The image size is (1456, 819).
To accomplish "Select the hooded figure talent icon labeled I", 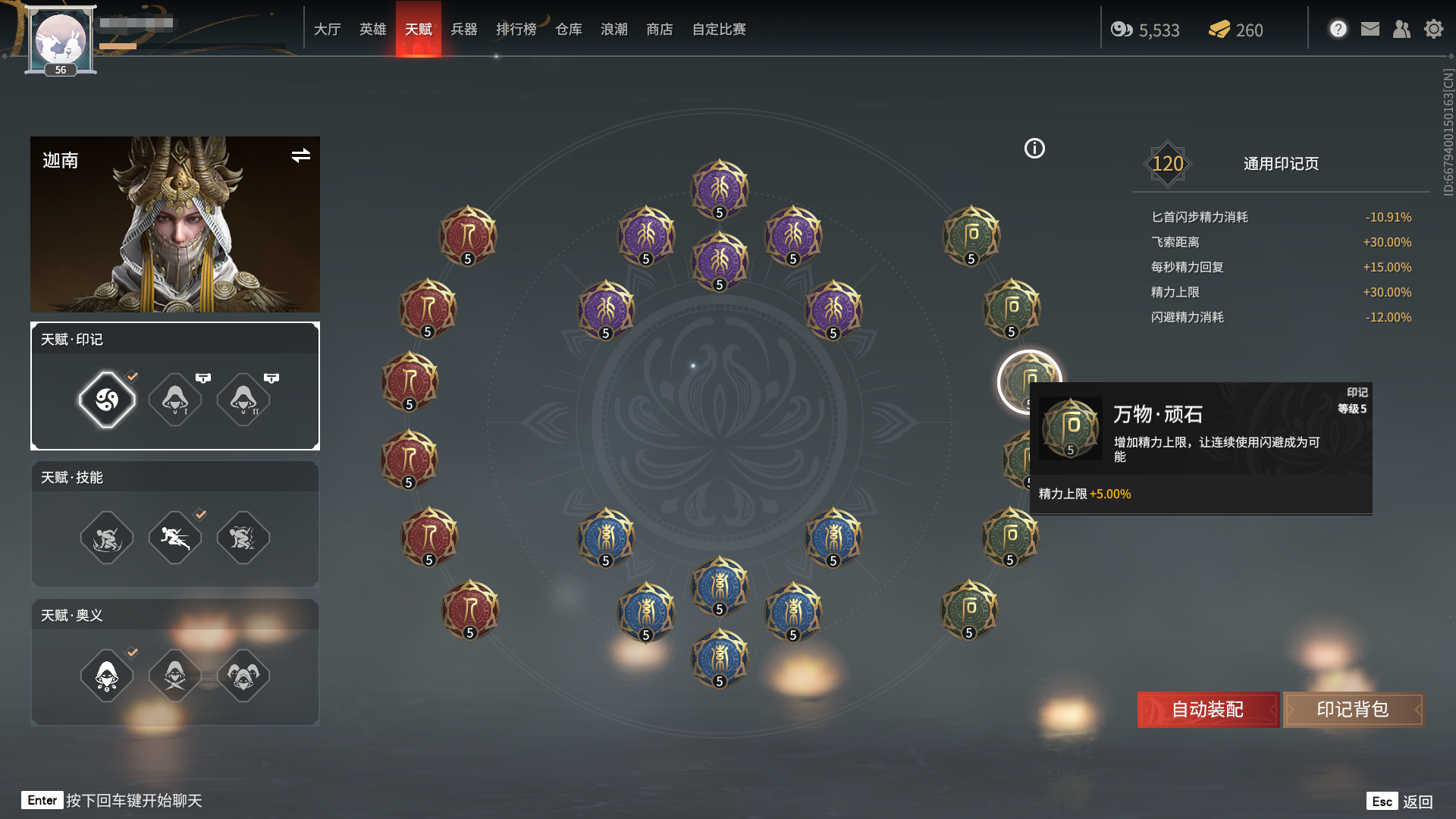I will pos(174,400).
